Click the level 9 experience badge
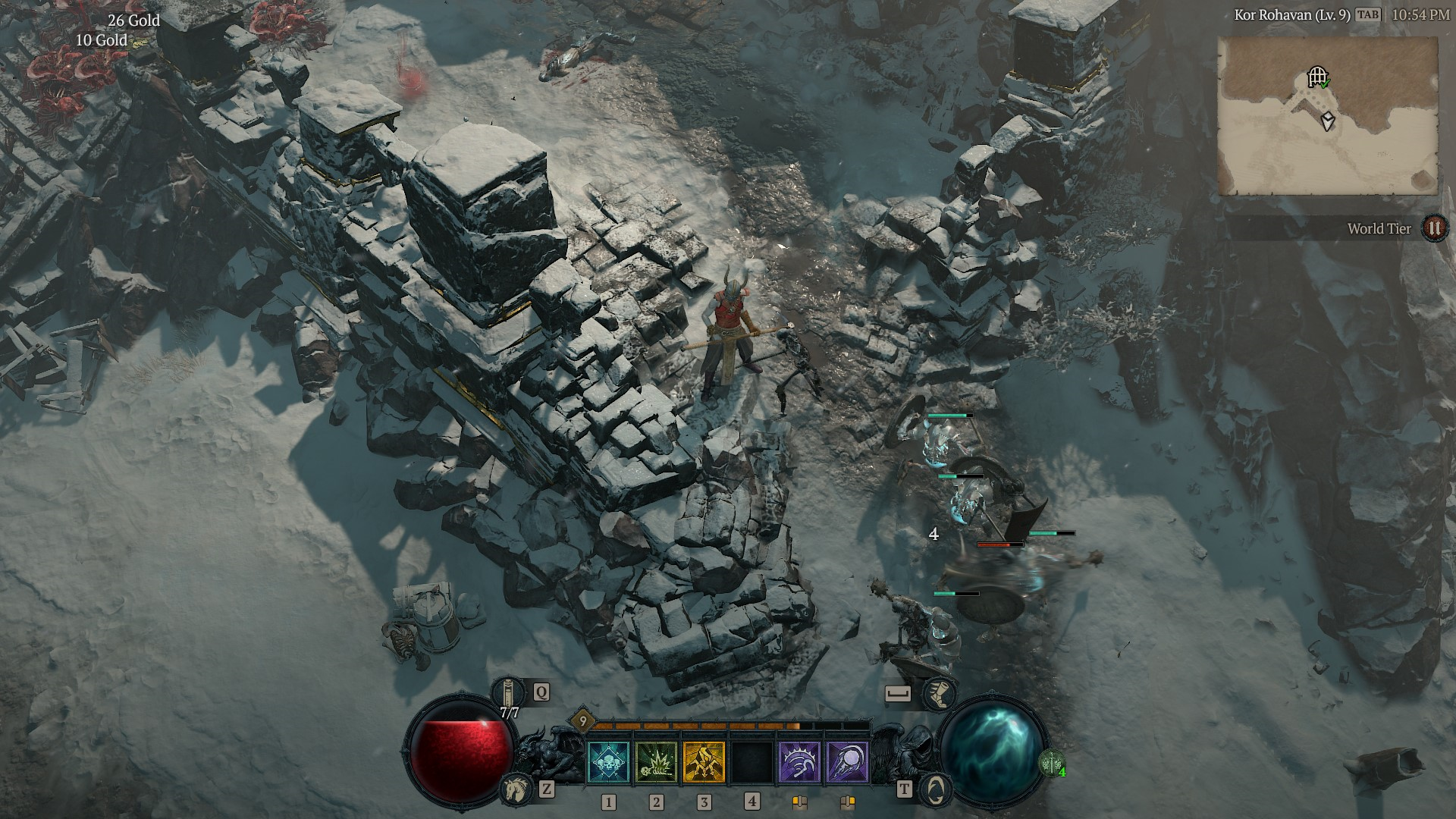This screenshot has height=819, width=1456. [582, 720]
